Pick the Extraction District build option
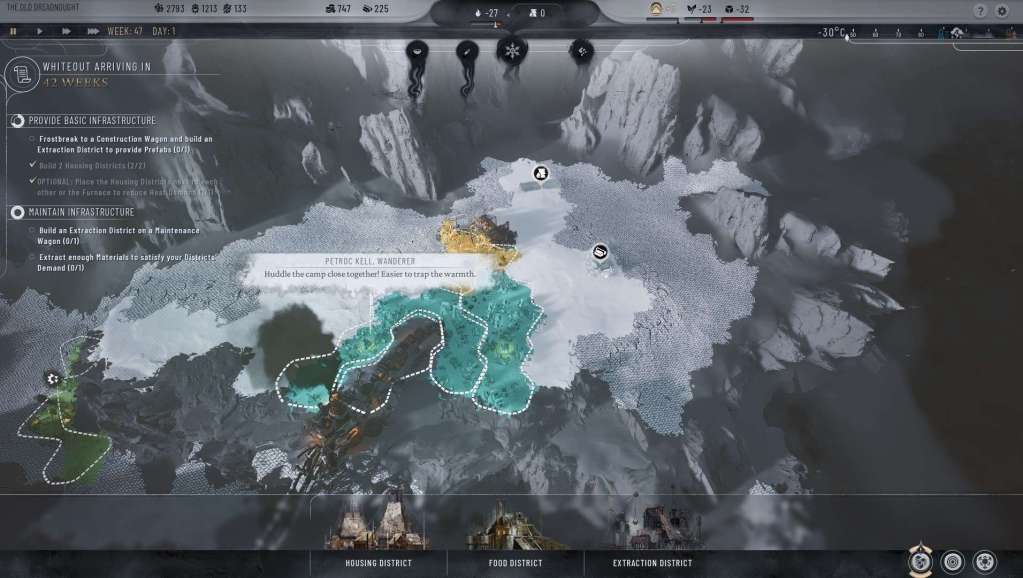The height and width of the screenshot is (578, 1023). [652, 563]
